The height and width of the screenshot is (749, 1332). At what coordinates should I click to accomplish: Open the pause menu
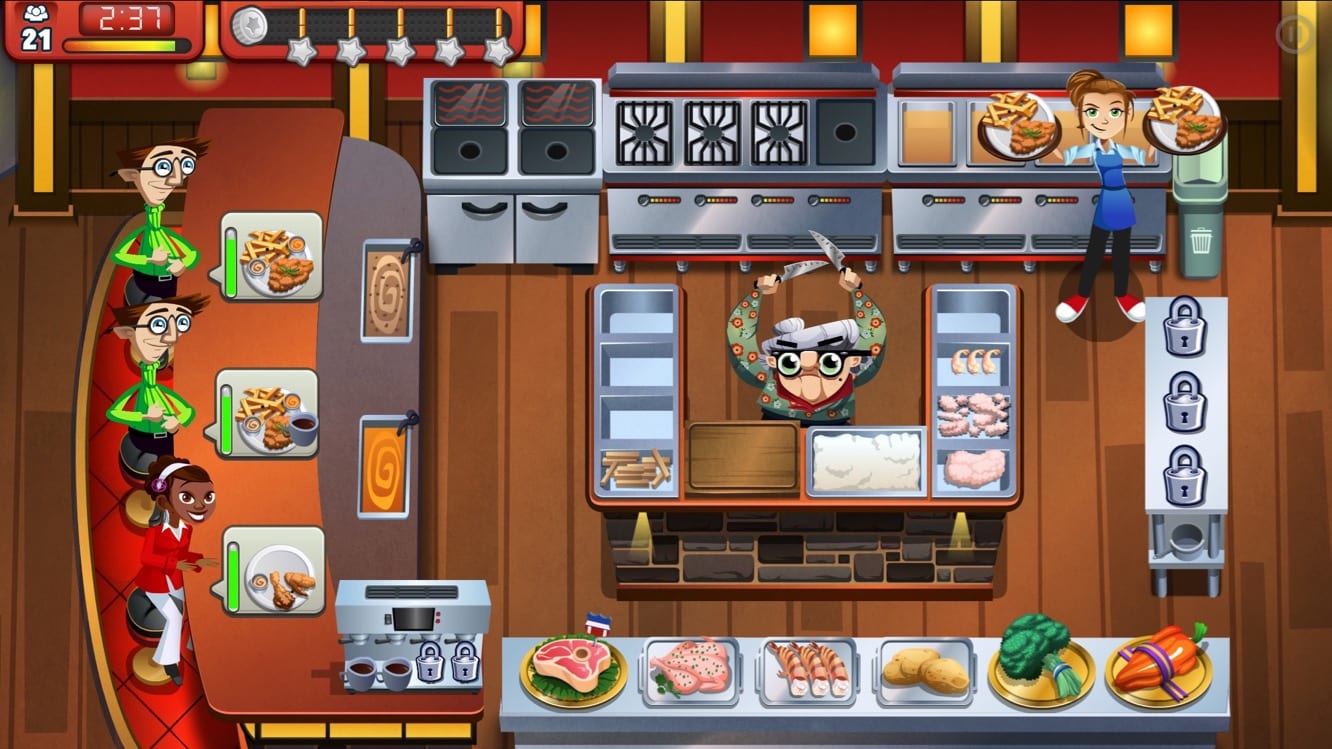pyautogui.click(x=1293, y=33)
